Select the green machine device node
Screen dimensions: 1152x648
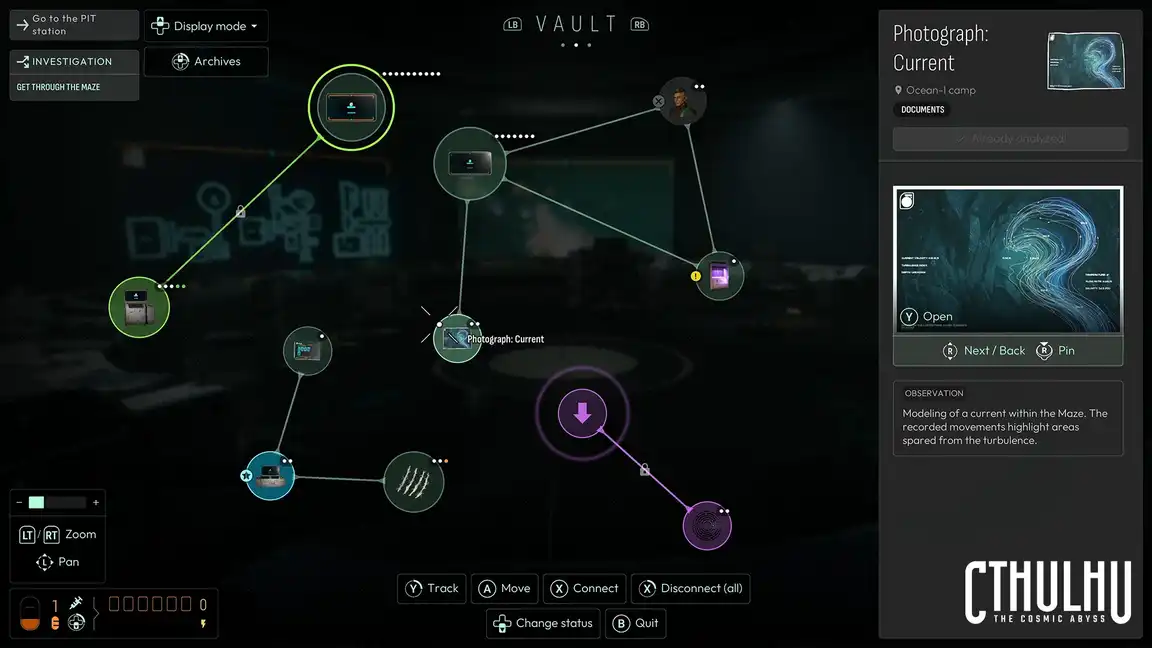[x=139, y=307]
